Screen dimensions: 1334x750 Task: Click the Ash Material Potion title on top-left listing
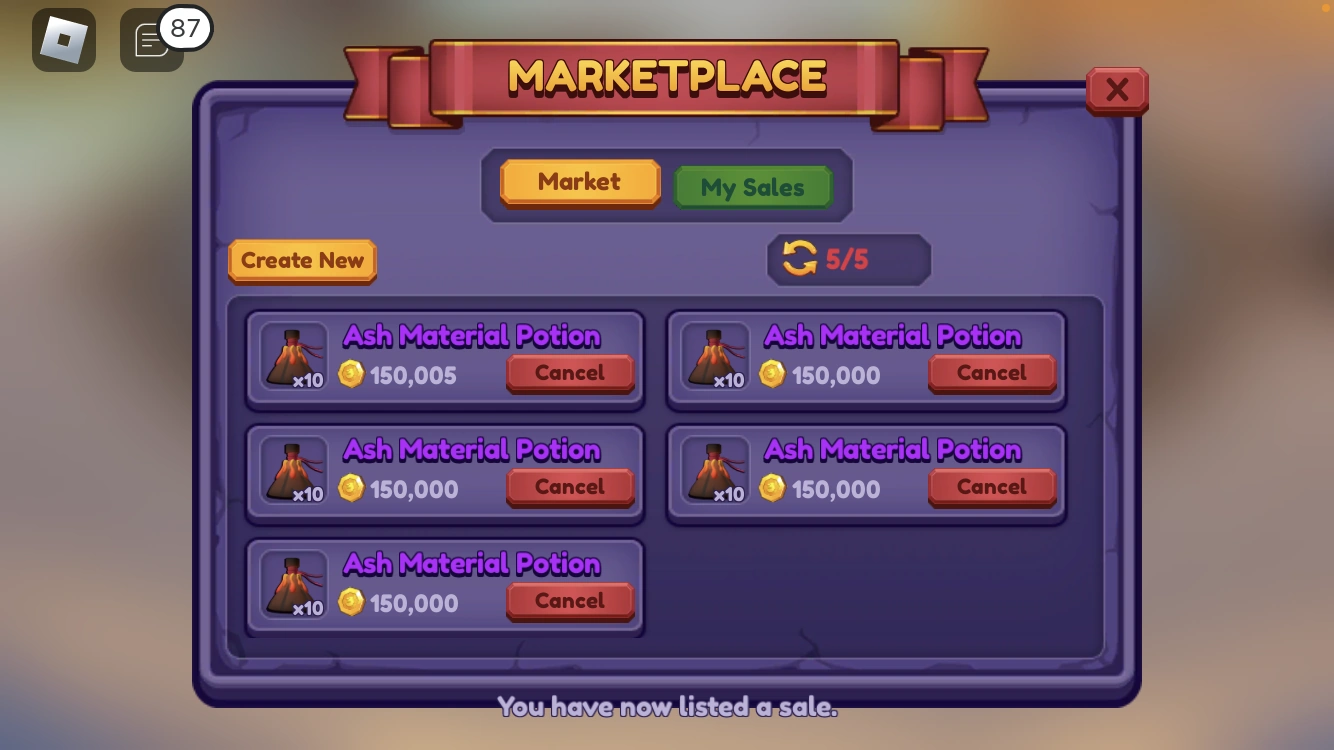472,336
